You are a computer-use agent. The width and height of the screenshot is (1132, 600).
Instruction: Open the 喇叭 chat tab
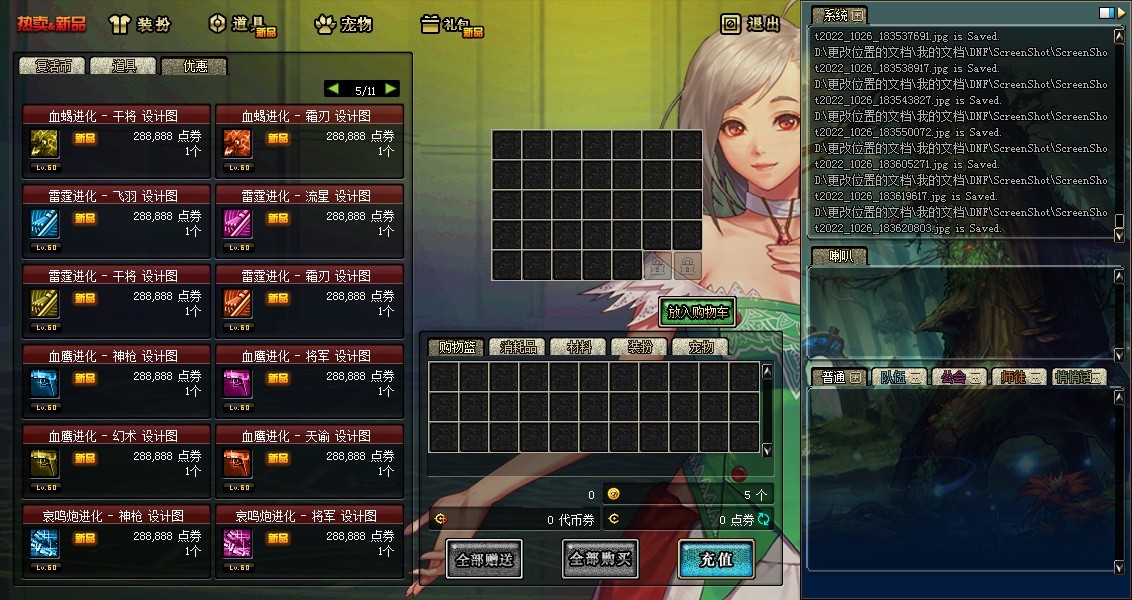(838, 256)
